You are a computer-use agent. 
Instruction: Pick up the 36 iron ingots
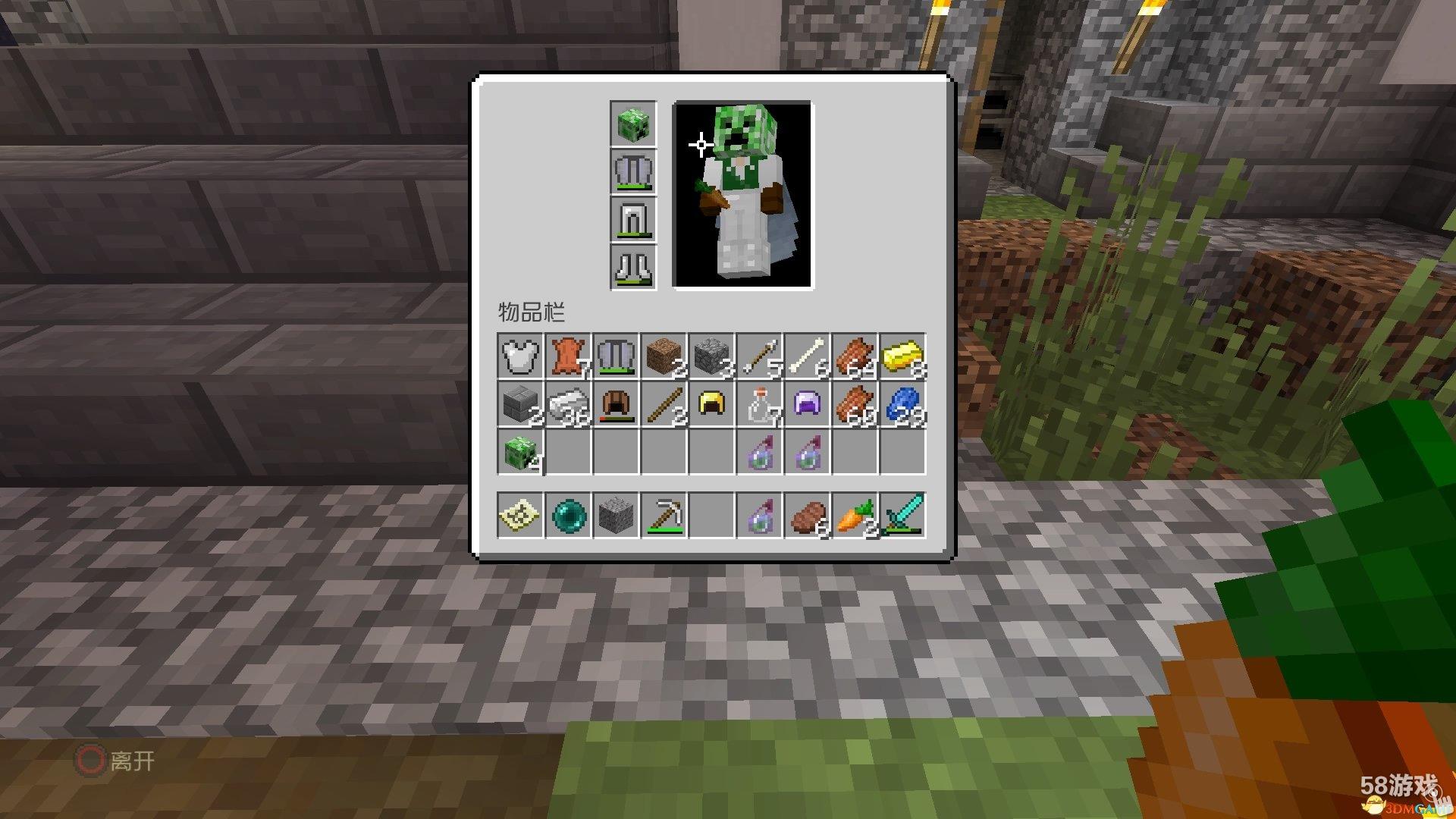click(569, 403)
